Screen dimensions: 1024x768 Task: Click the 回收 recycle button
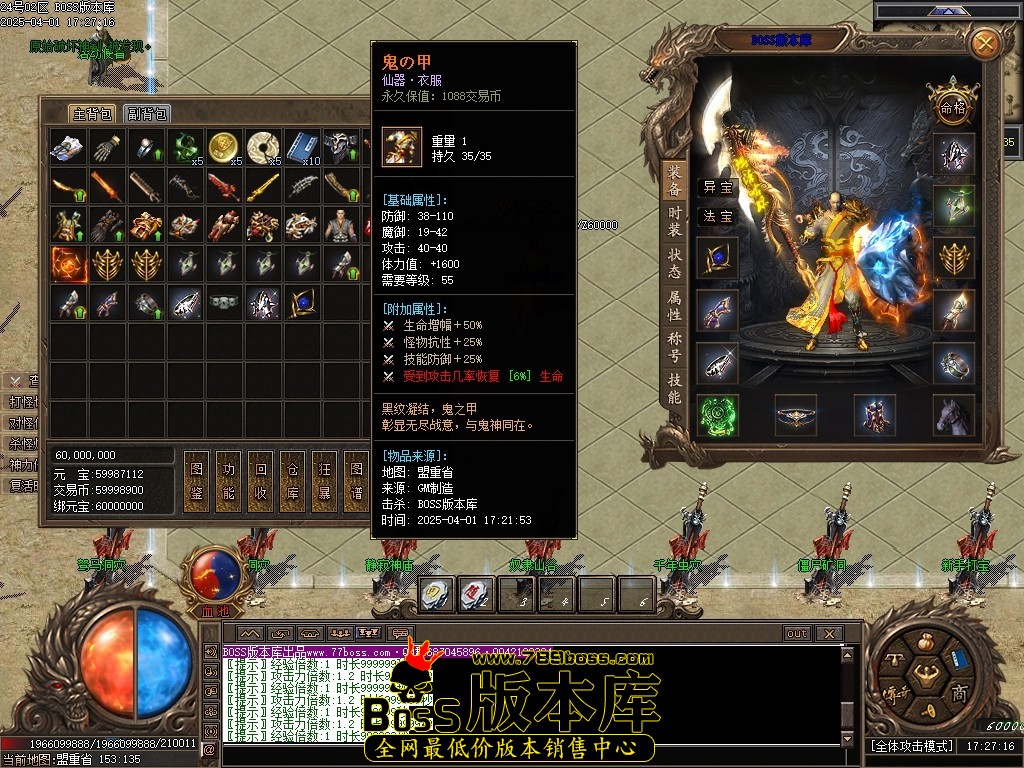pyautogui.click(x=261, y=481)
